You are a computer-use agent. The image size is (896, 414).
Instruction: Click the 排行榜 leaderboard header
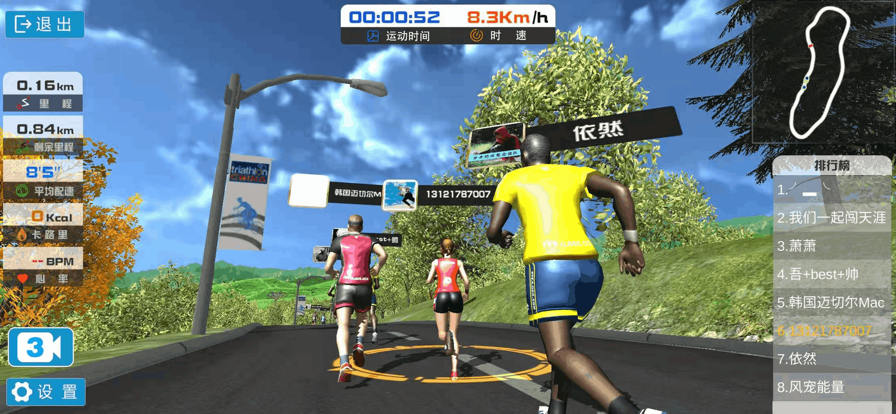(831, 165)
